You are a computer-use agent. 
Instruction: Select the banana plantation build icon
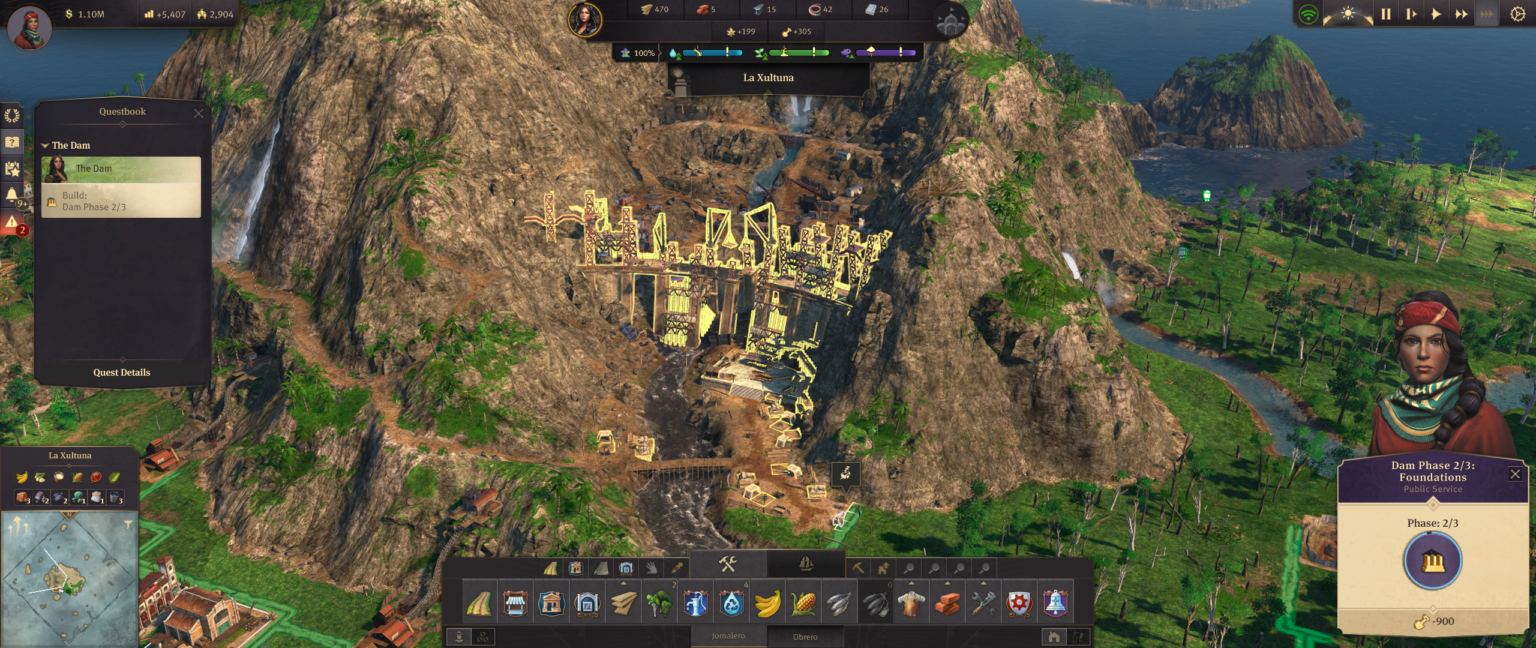click(767, 603)
